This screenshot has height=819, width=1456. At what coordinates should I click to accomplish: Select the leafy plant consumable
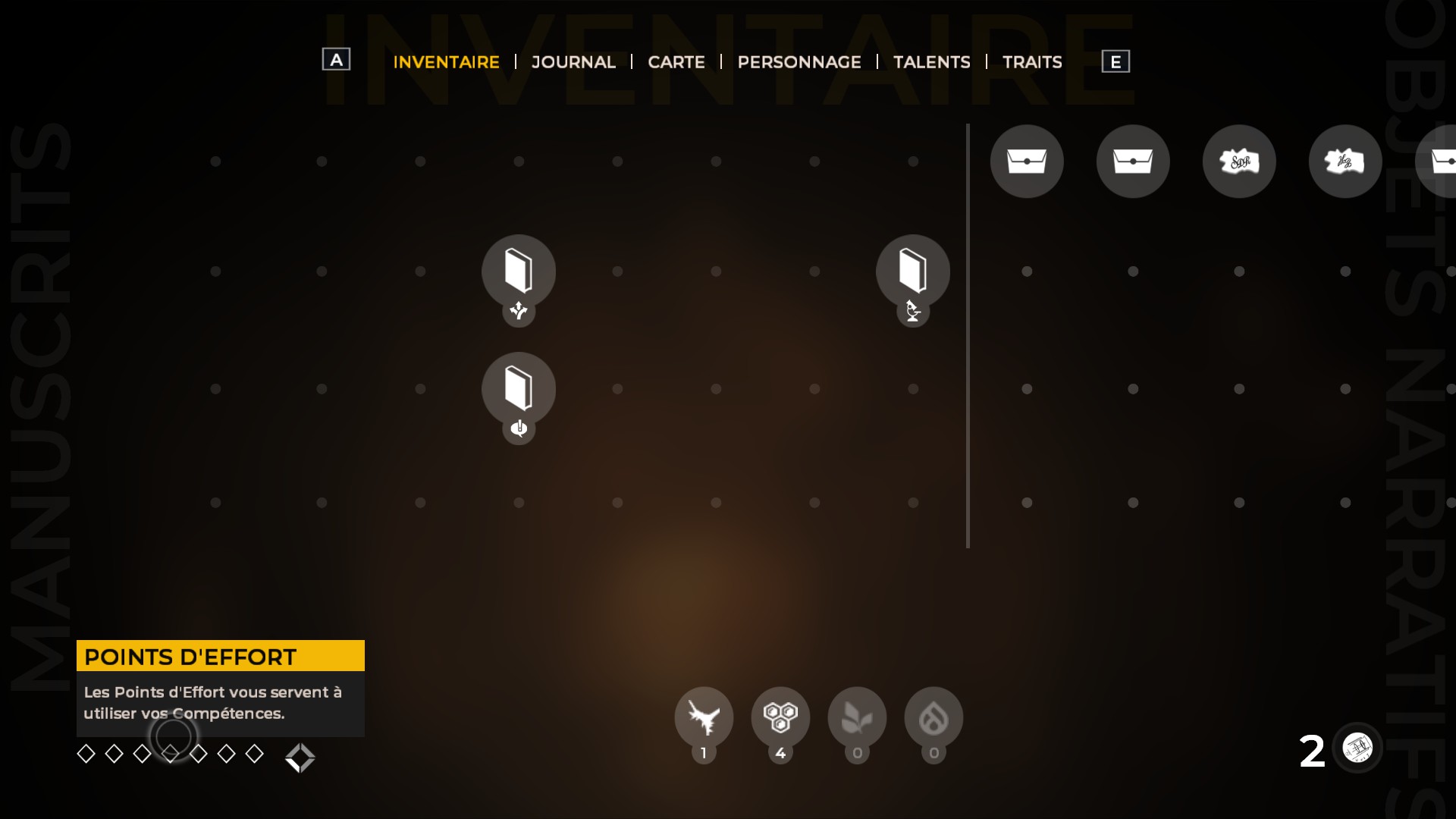(857, 717)
